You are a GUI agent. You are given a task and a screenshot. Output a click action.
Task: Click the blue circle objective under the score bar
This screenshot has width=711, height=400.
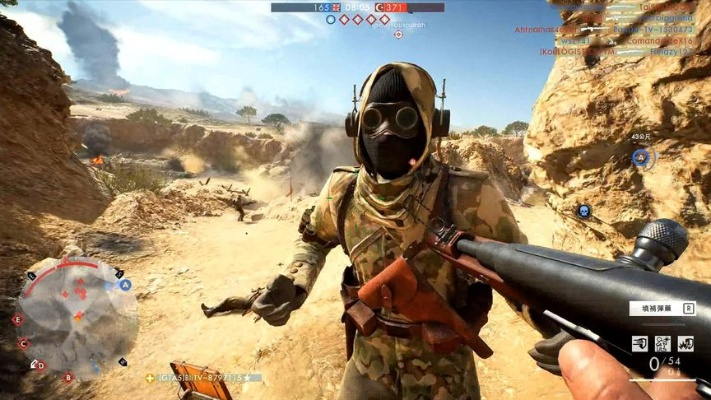[x=331, y=19]
